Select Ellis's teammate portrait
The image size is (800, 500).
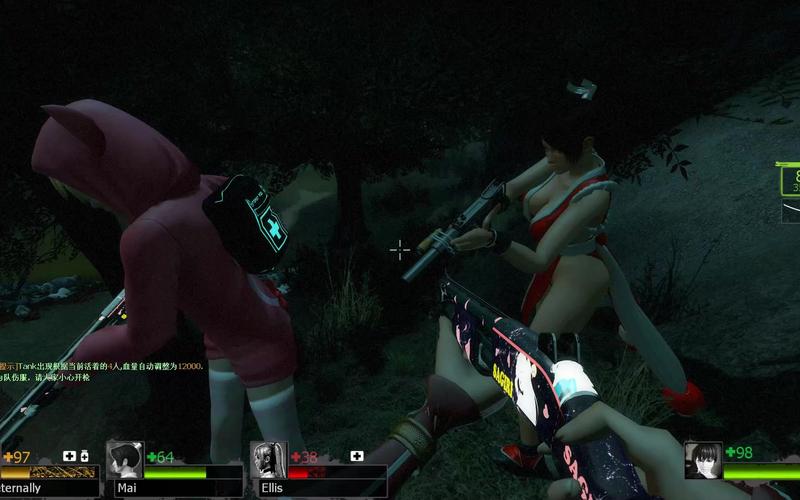[269, 460]
